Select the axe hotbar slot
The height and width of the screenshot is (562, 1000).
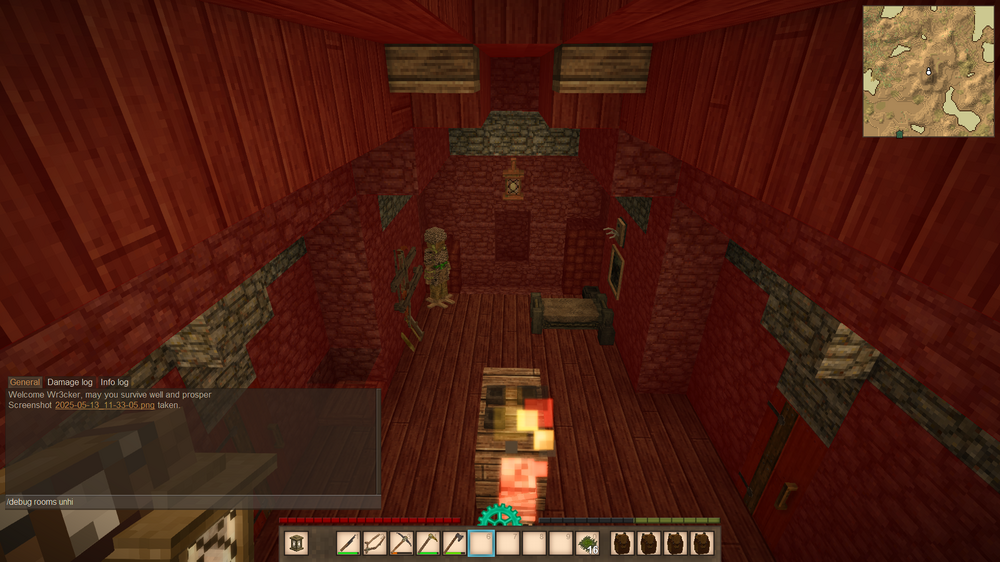[454, 543]
